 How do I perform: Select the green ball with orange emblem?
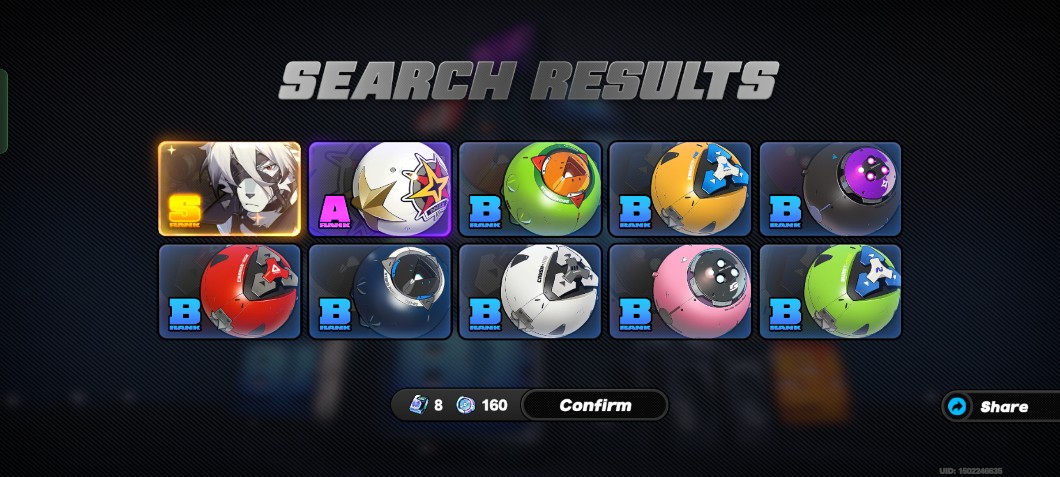(x=530, y=189)
